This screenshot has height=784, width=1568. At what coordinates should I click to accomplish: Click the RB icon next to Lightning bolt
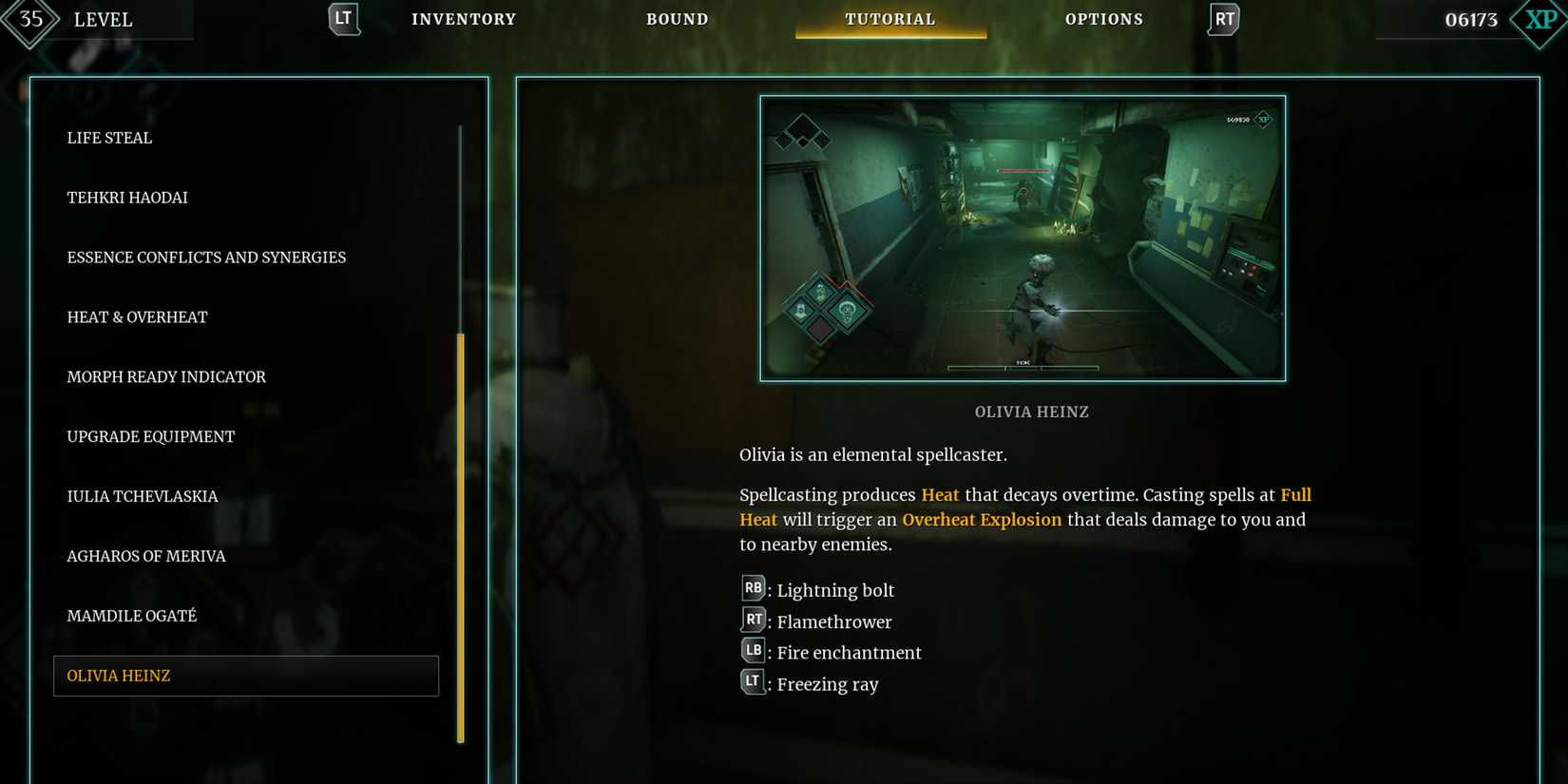click(x=753, y=588)
